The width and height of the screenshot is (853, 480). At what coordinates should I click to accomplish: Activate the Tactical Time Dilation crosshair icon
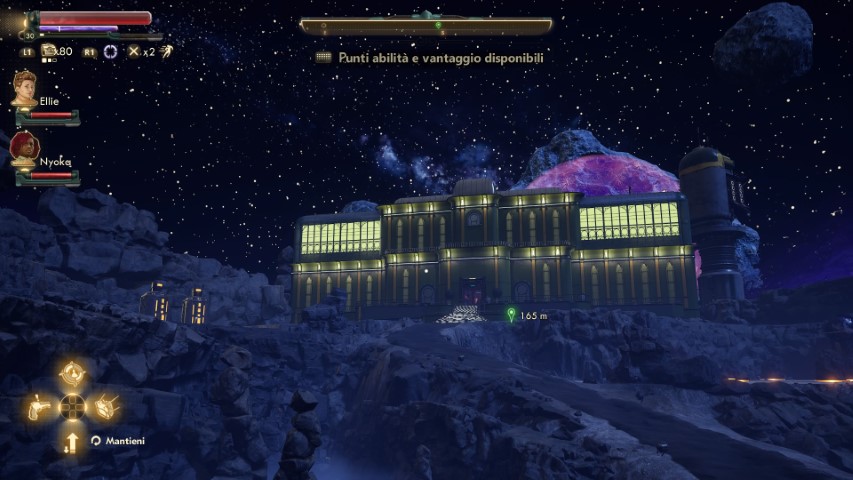[110, 51]
